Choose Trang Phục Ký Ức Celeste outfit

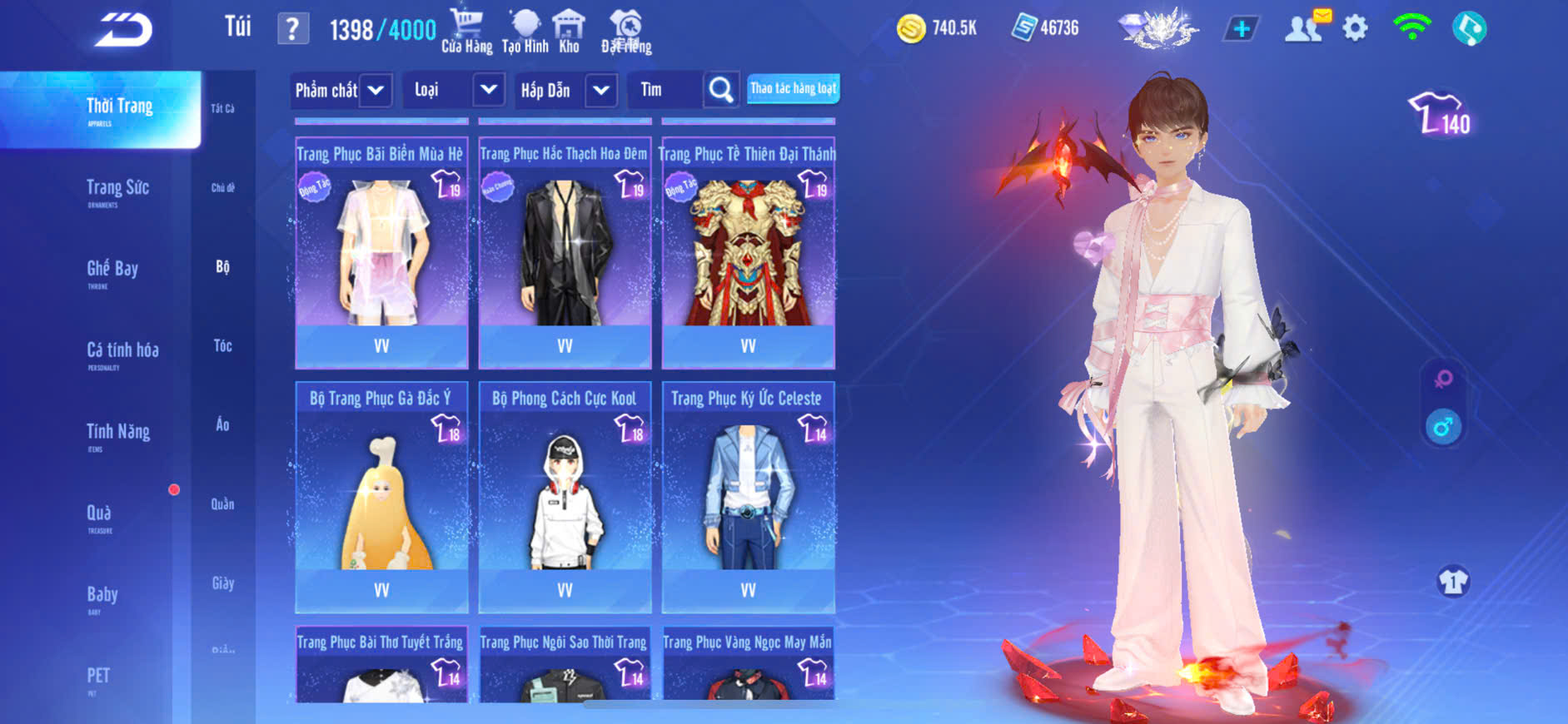(748, 496)
